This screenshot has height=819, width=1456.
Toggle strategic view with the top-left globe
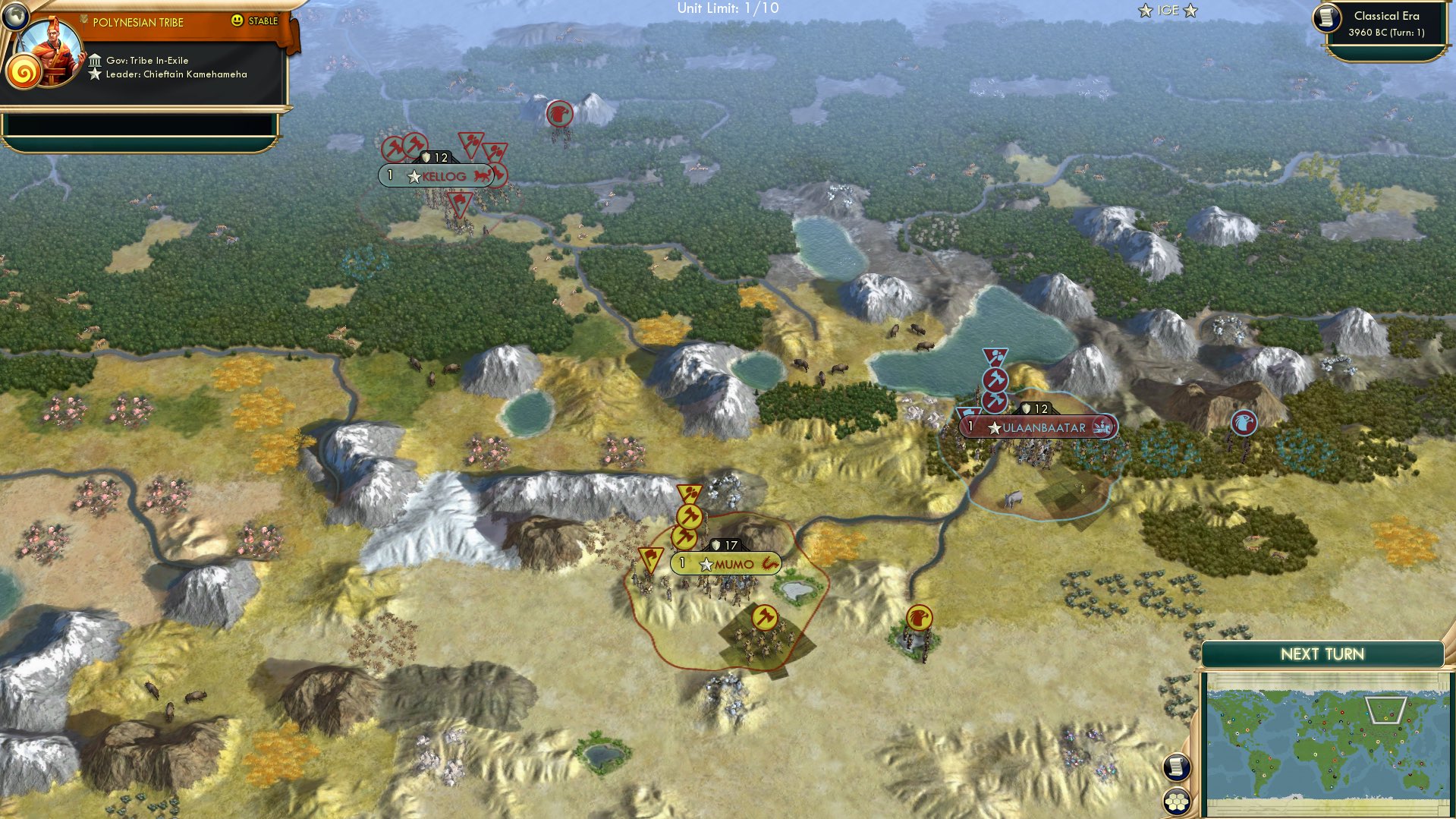pyautogui.click(x=14, y=14)
